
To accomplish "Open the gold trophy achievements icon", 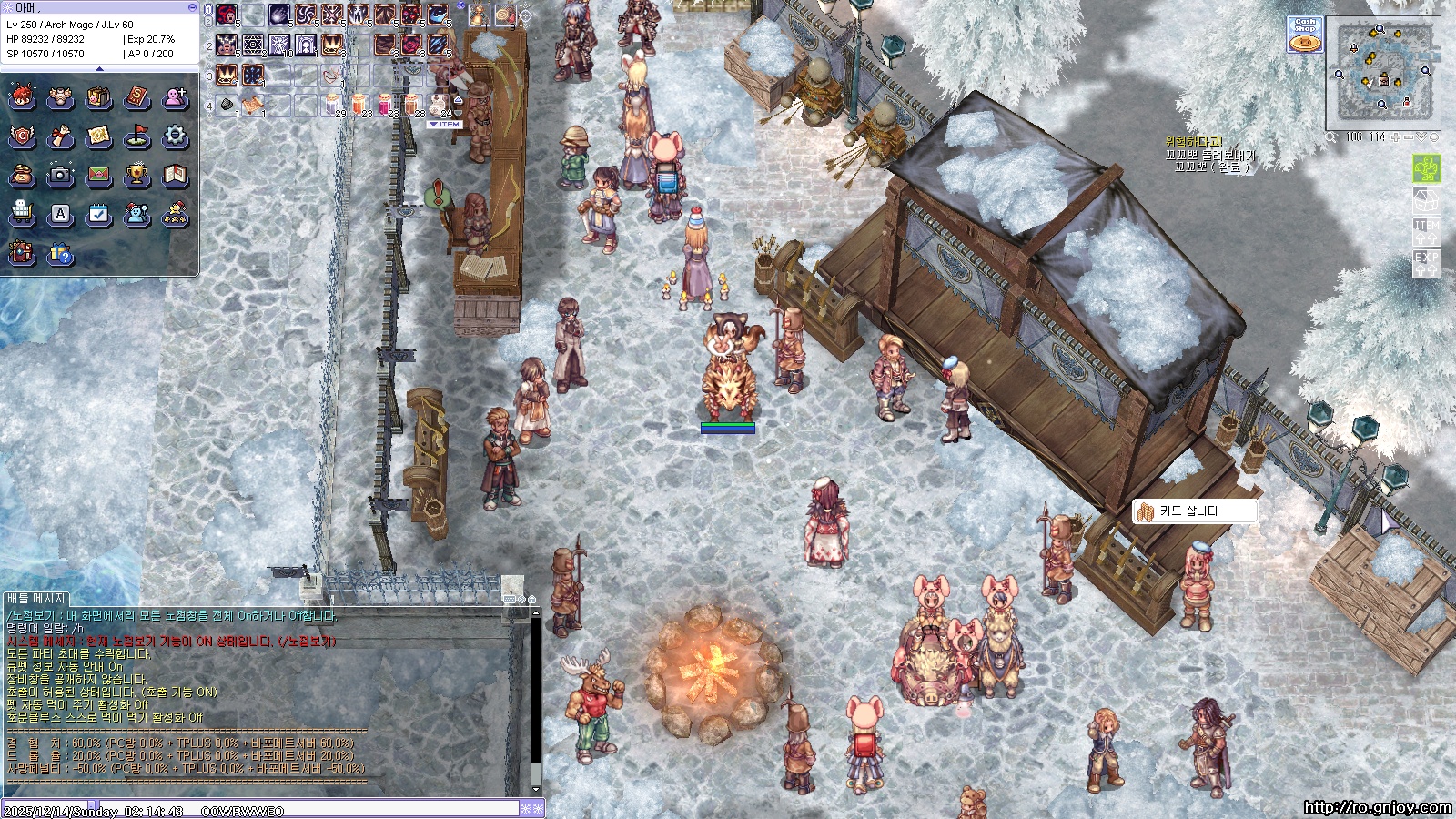I will 136,175.
